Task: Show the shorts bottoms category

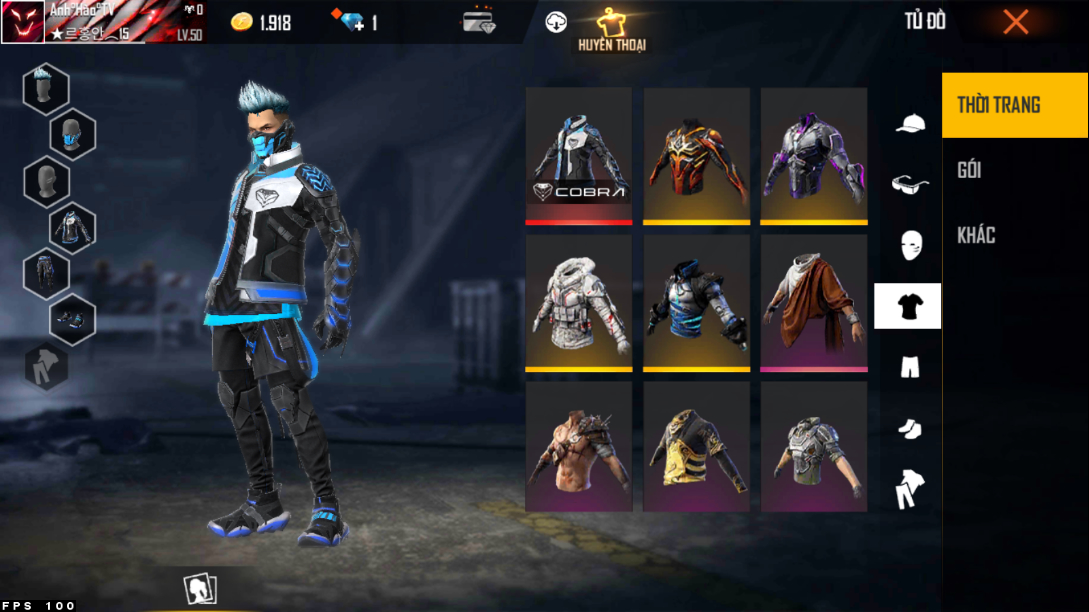Action: (908, 367)
